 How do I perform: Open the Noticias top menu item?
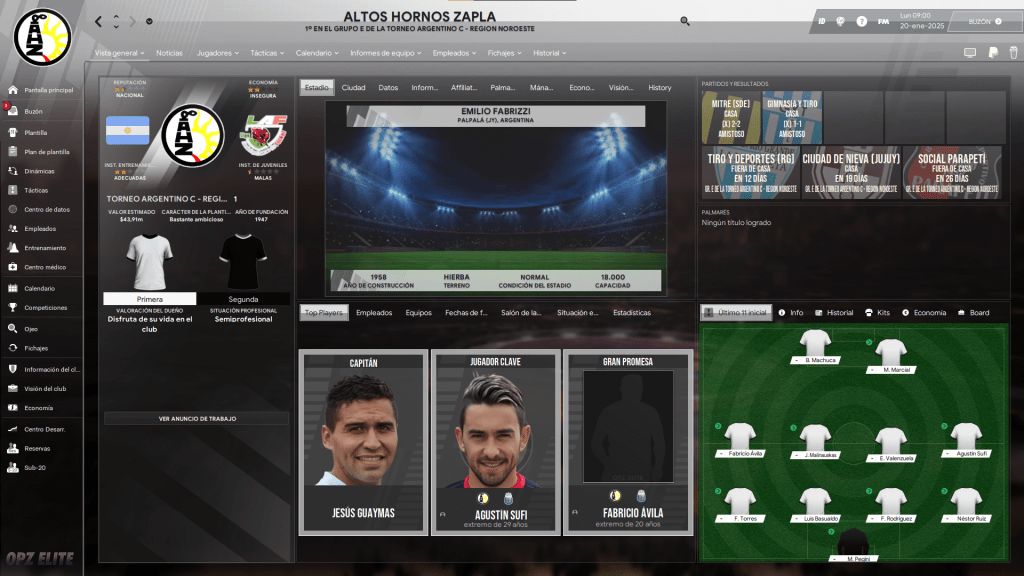169,52
